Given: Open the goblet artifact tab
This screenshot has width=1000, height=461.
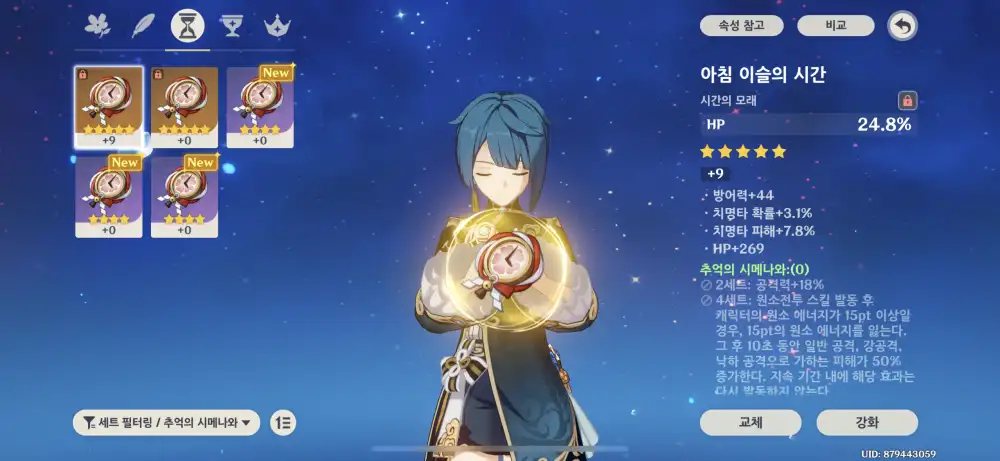Looking at the screenshot, I should [232, 25].
